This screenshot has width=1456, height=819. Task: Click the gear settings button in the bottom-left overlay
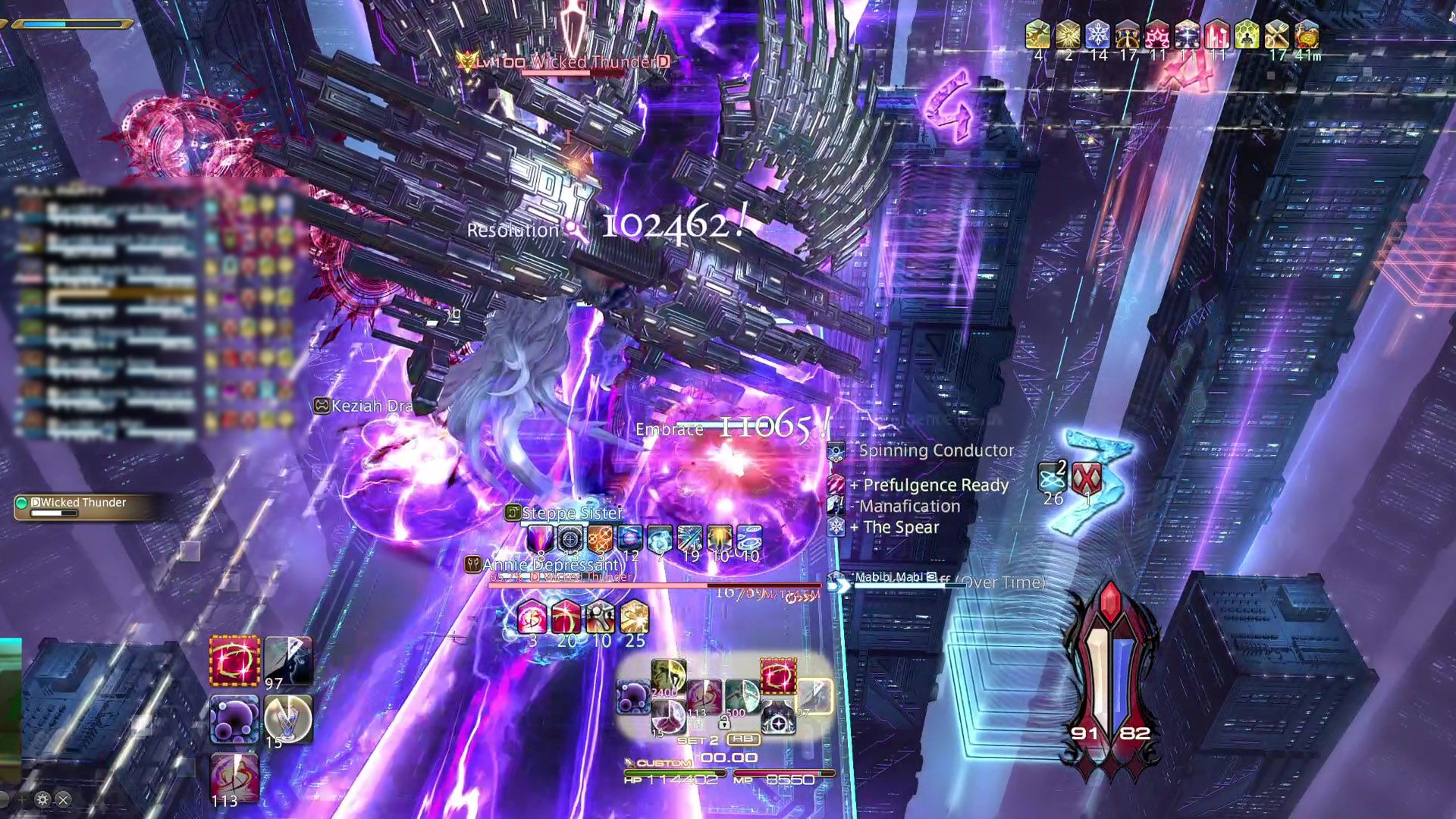point(42,799)
